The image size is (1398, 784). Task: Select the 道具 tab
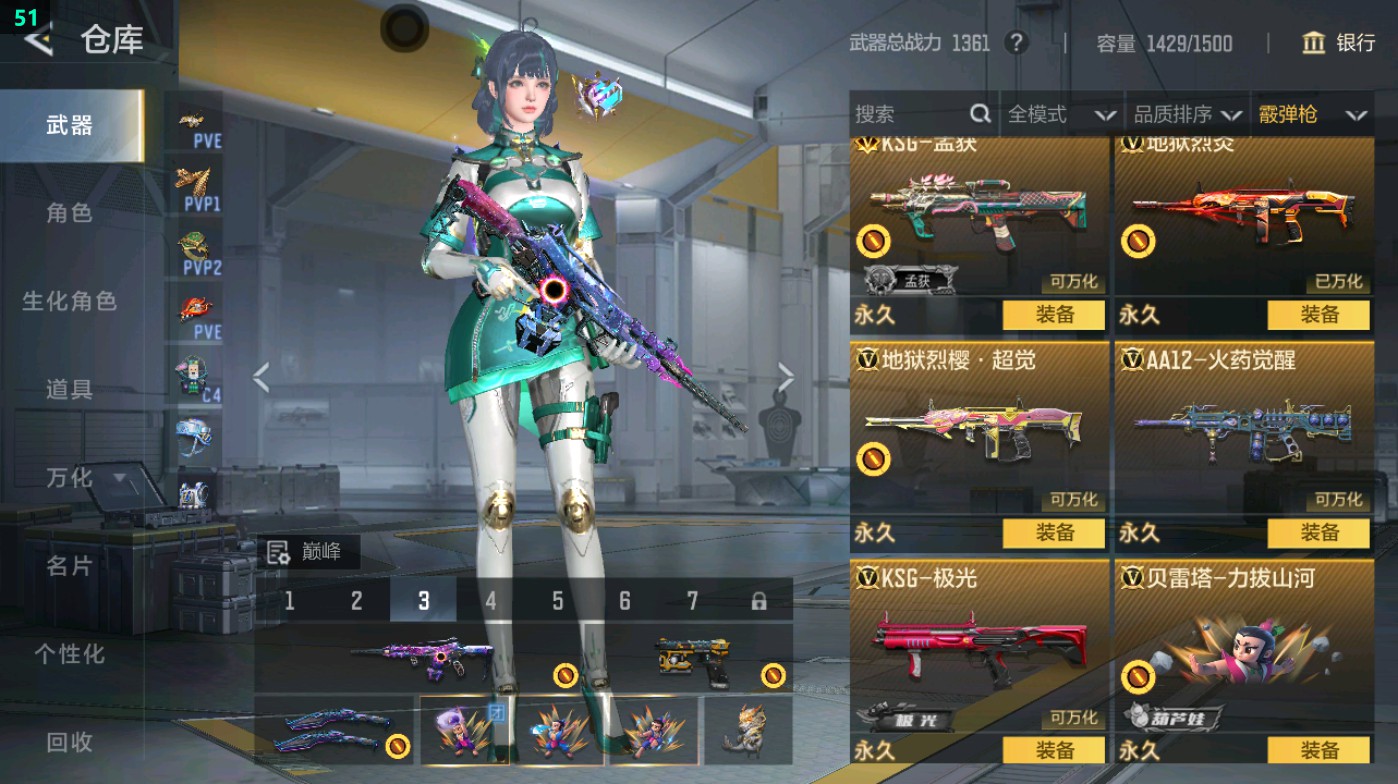click(69, 389)
